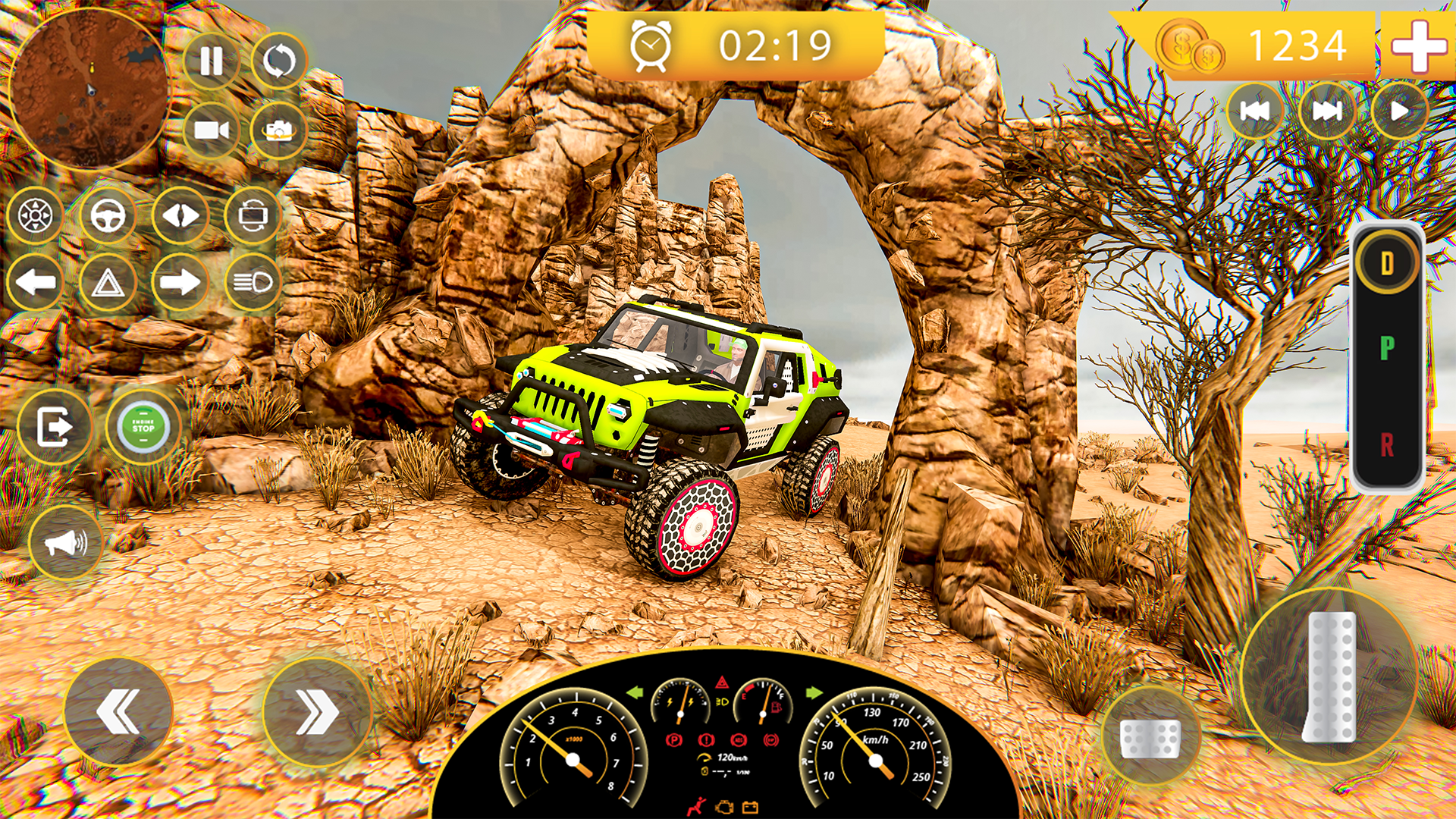
Task: Engage Park on the gear selector
Action: tap(1388, 351)
